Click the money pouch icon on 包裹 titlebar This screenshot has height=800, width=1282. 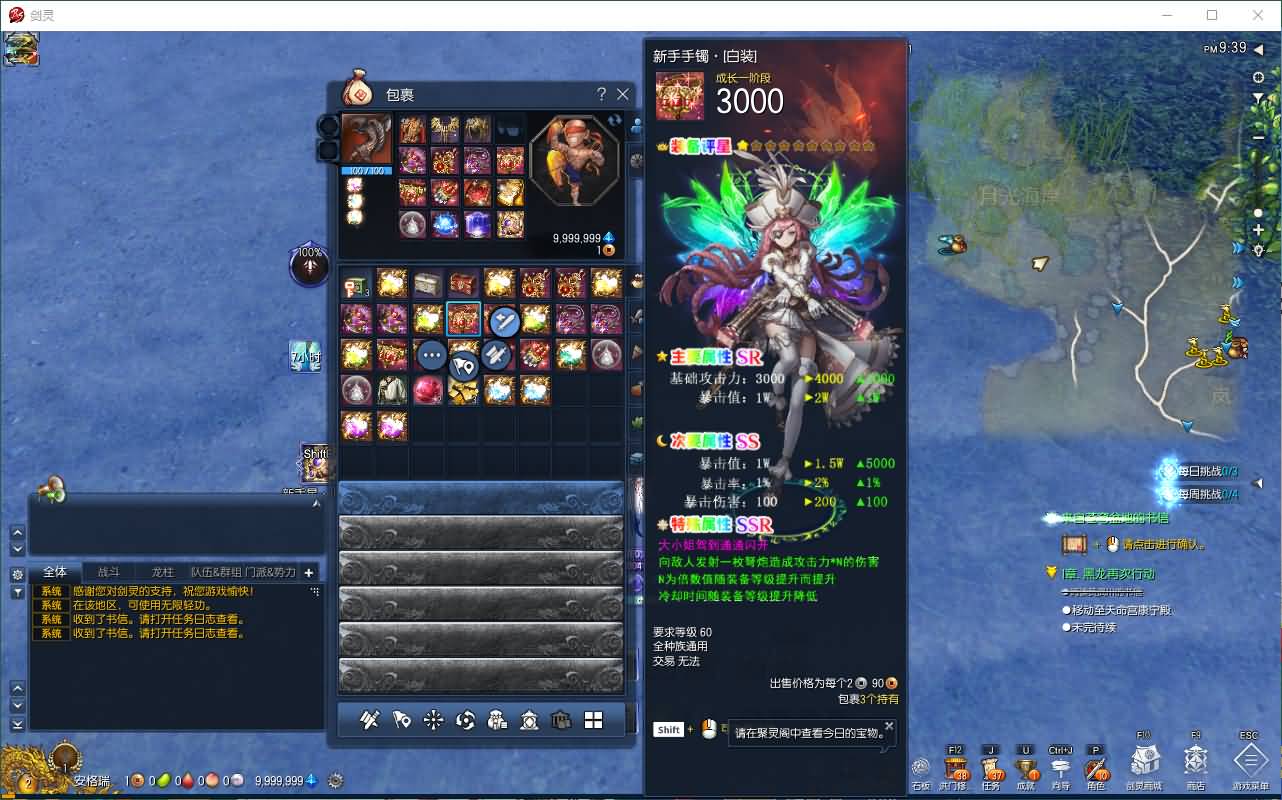358,94
